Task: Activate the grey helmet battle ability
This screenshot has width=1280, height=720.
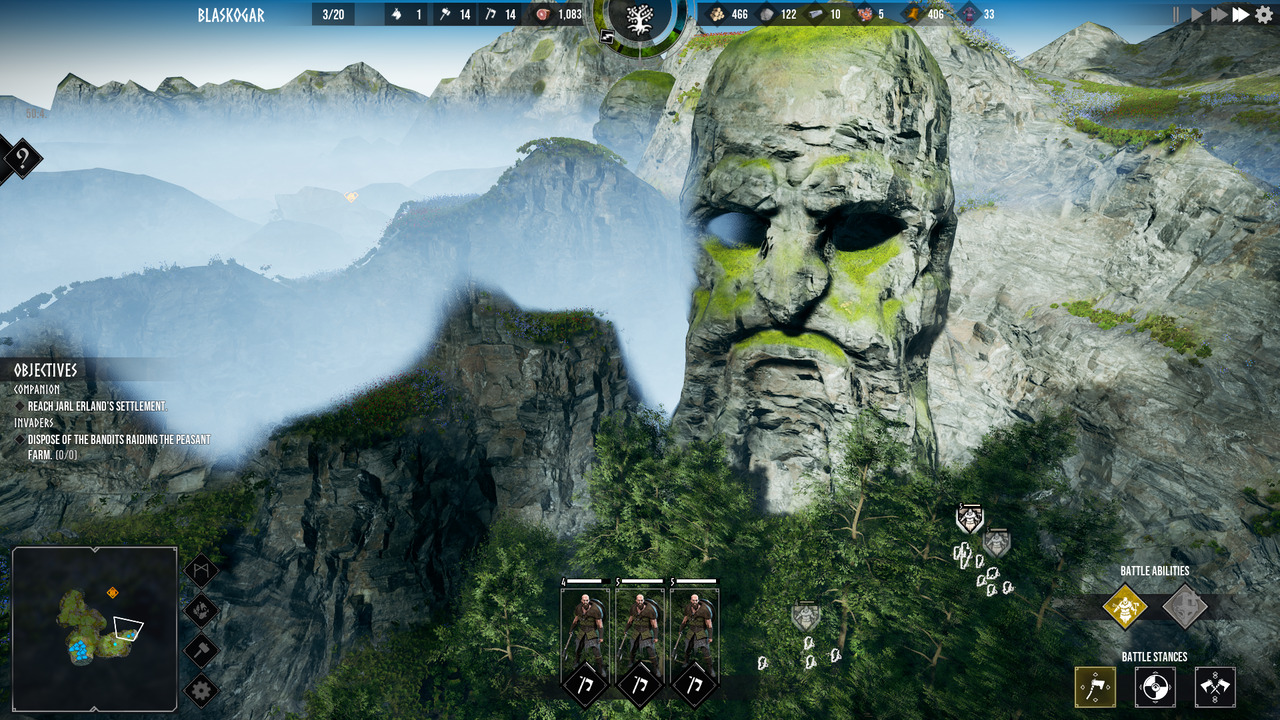Action: [x=1185, y=606]
